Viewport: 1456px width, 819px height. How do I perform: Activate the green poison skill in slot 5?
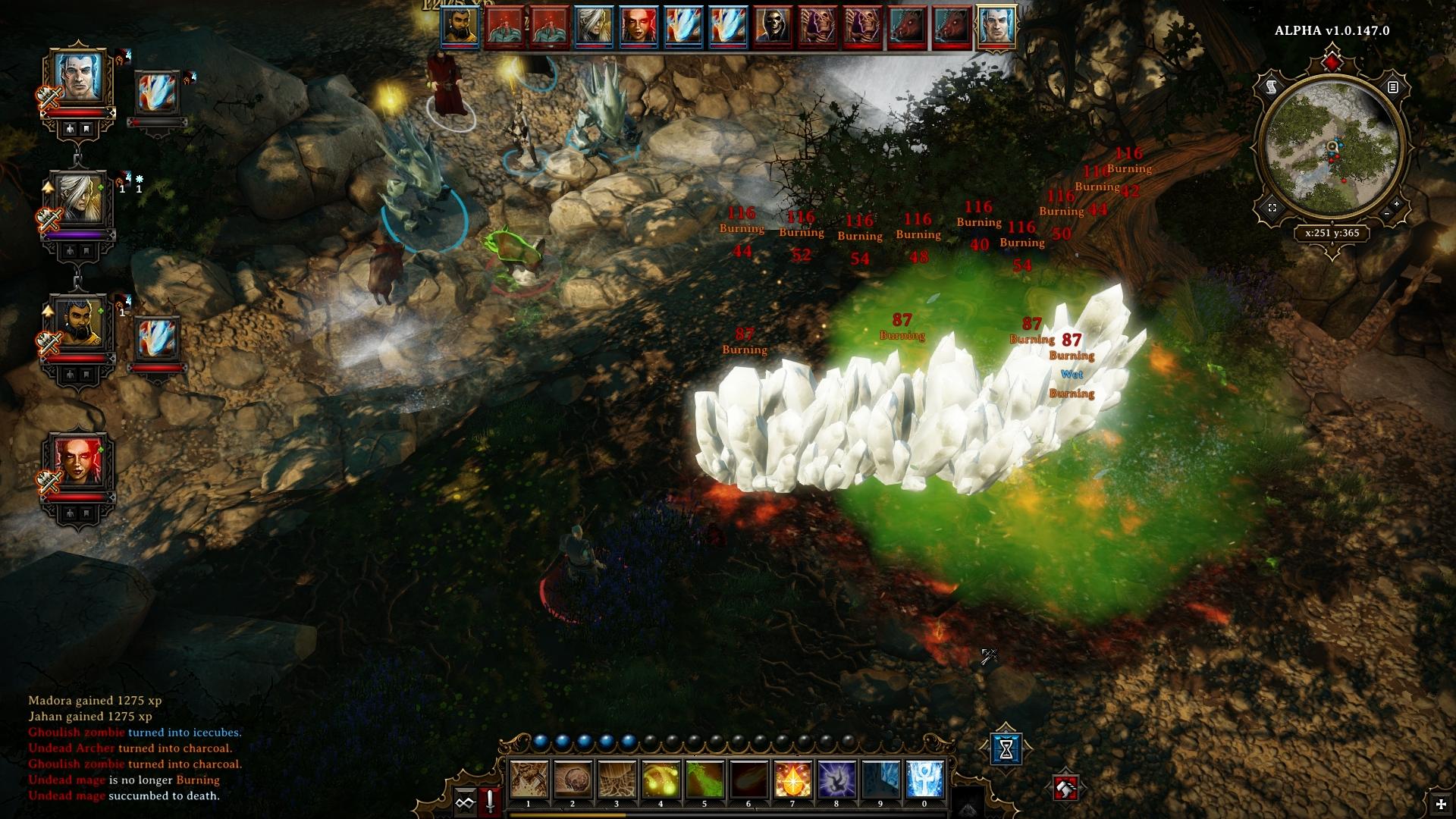tap(704, 780)
